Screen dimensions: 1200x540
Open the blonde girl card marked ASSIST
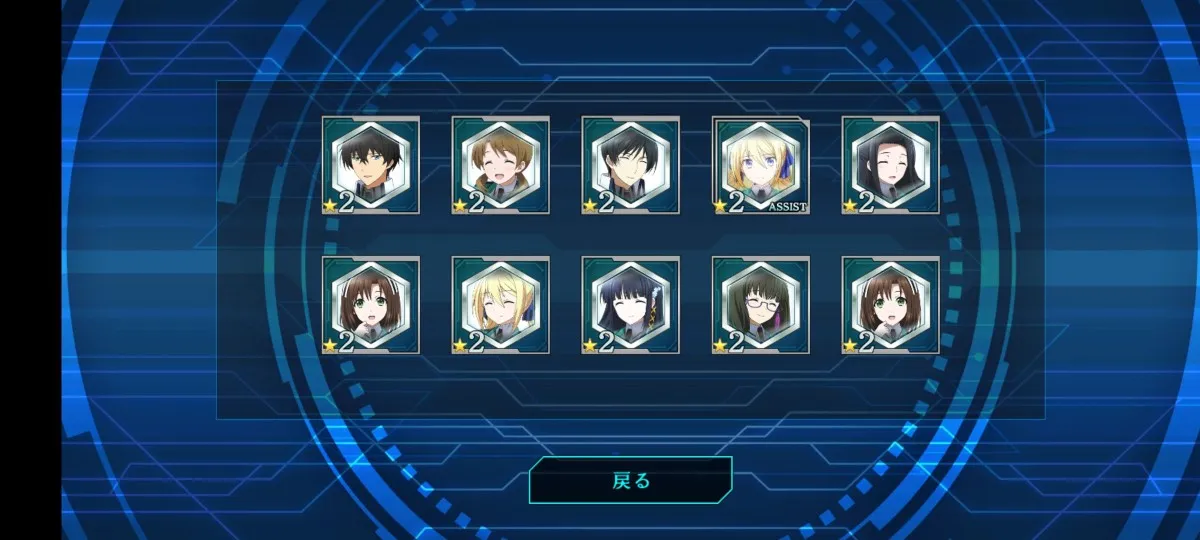click(x=761, y=165)
